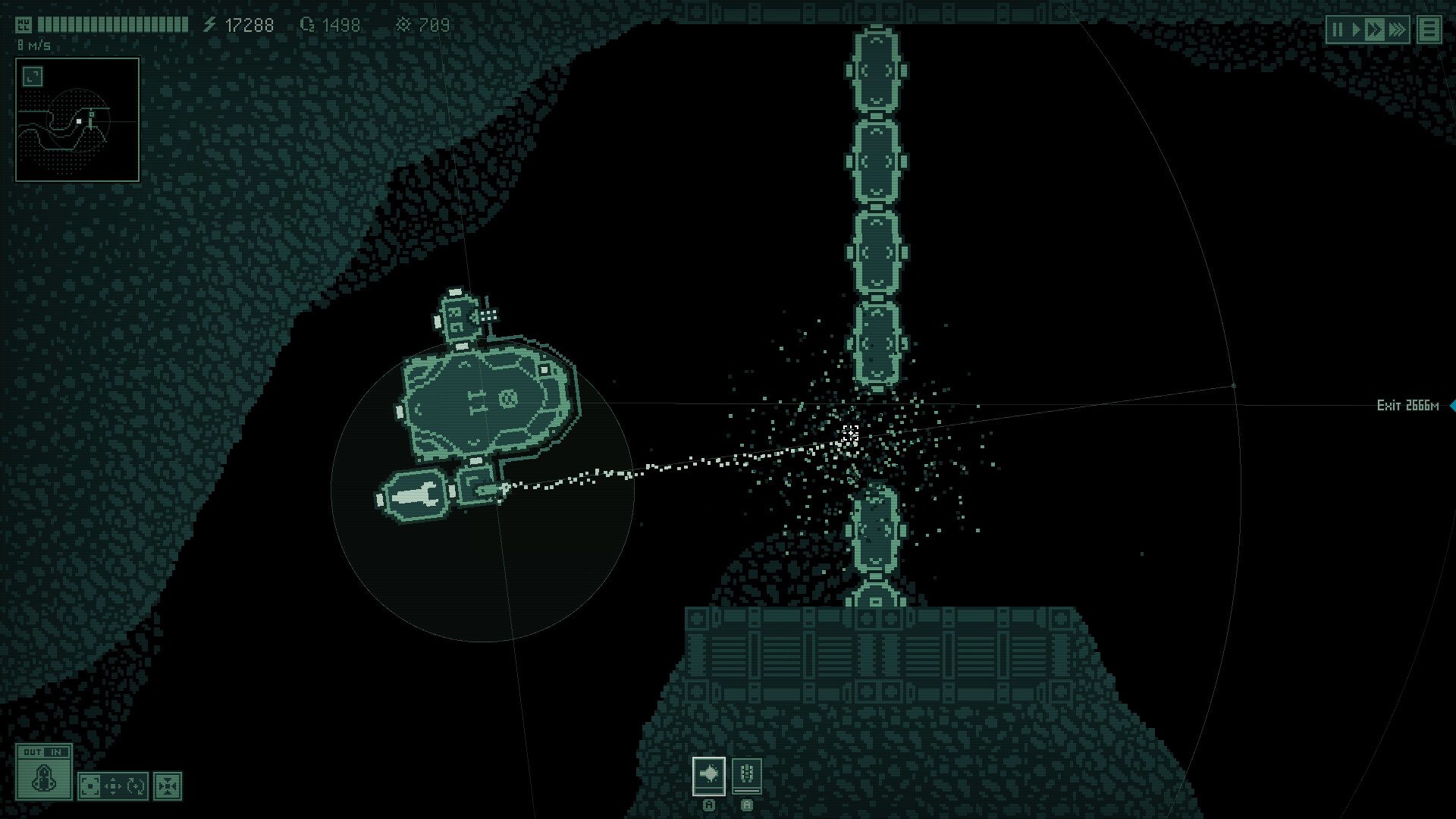Screen dimensions: 1456x819
Task: Select the cannon weapon slot
Action: coord(709,777)
